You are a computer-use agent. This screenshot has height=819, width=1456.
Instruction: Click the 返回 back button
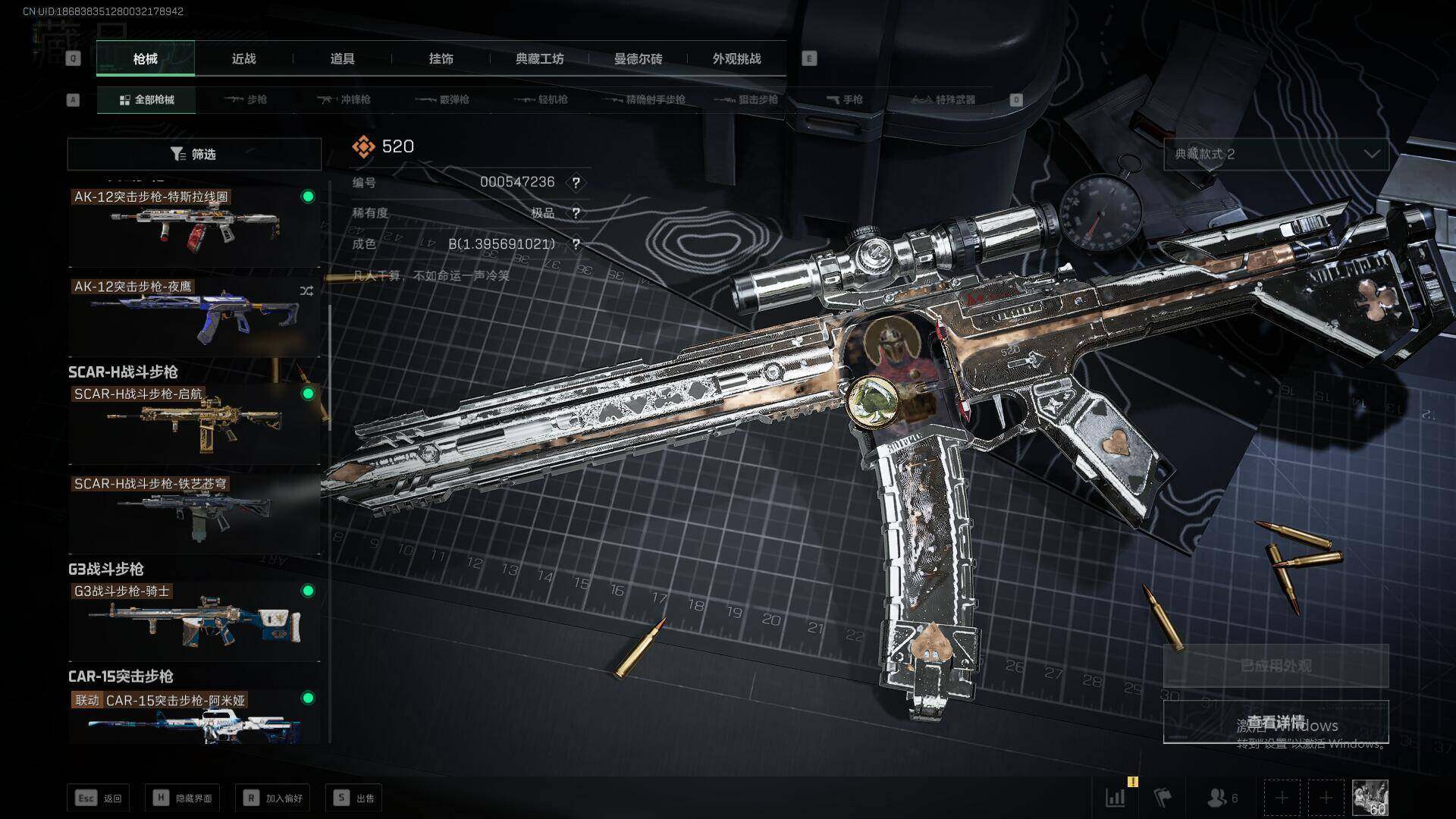(x=99, y=798)
